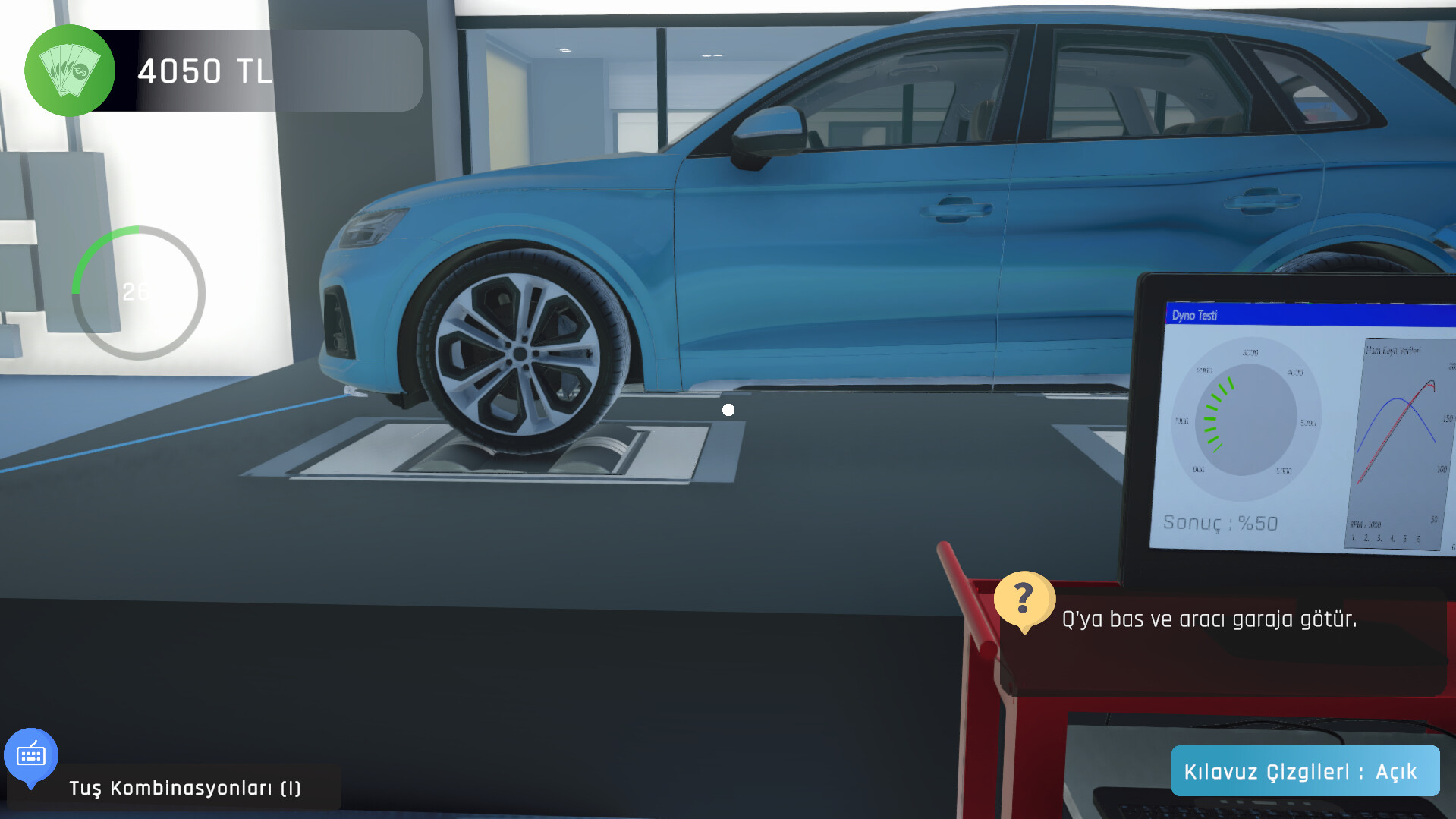Click the 4050 TL balance display
The height and width of the screenshot is (819, 1456).
(x=205, y=71)
